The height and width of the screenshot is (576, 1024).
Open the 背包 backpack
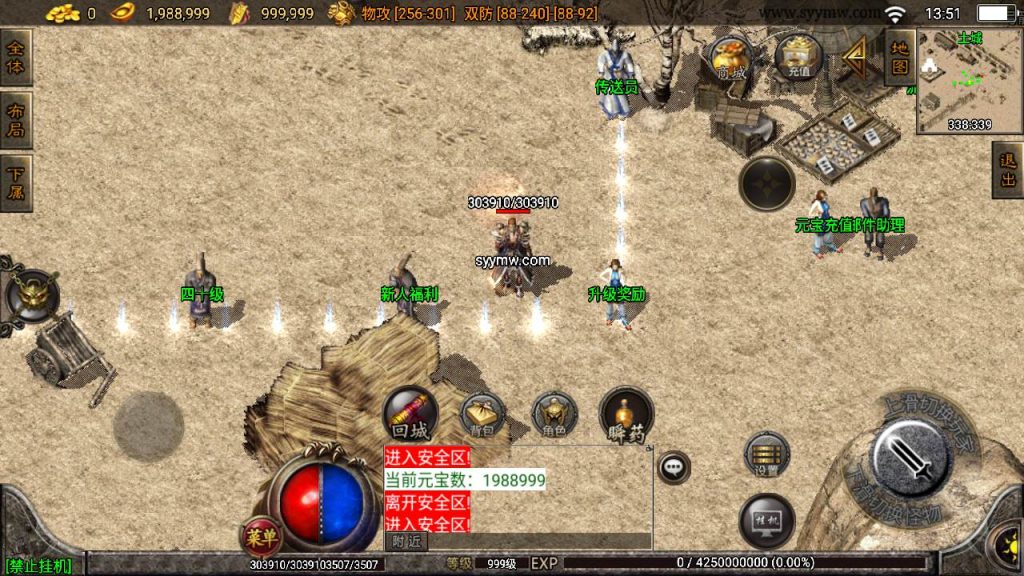pyautogui.click(x=482, y=415)
